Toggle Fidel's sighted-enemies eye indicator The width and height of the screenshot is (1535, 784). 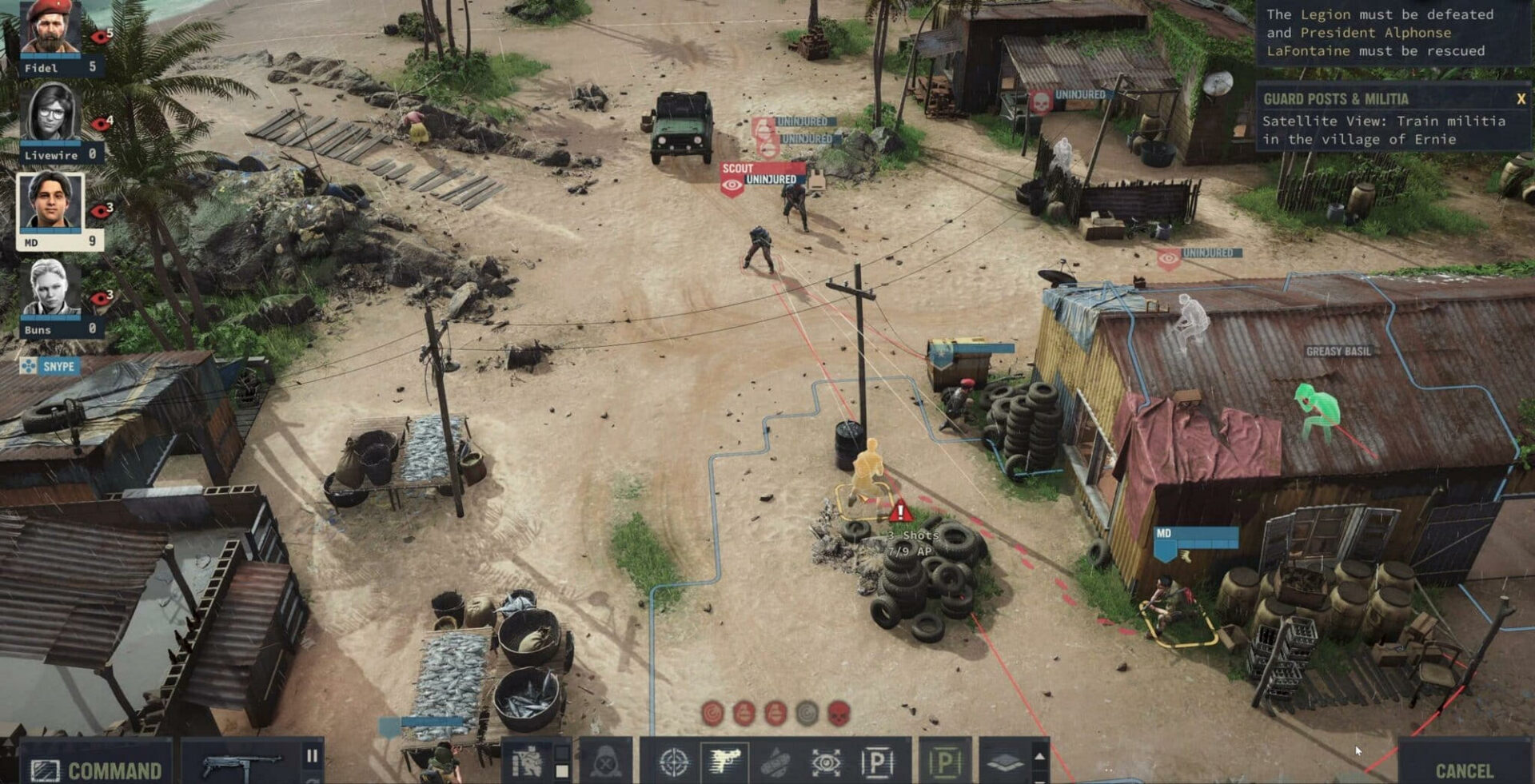98,37
